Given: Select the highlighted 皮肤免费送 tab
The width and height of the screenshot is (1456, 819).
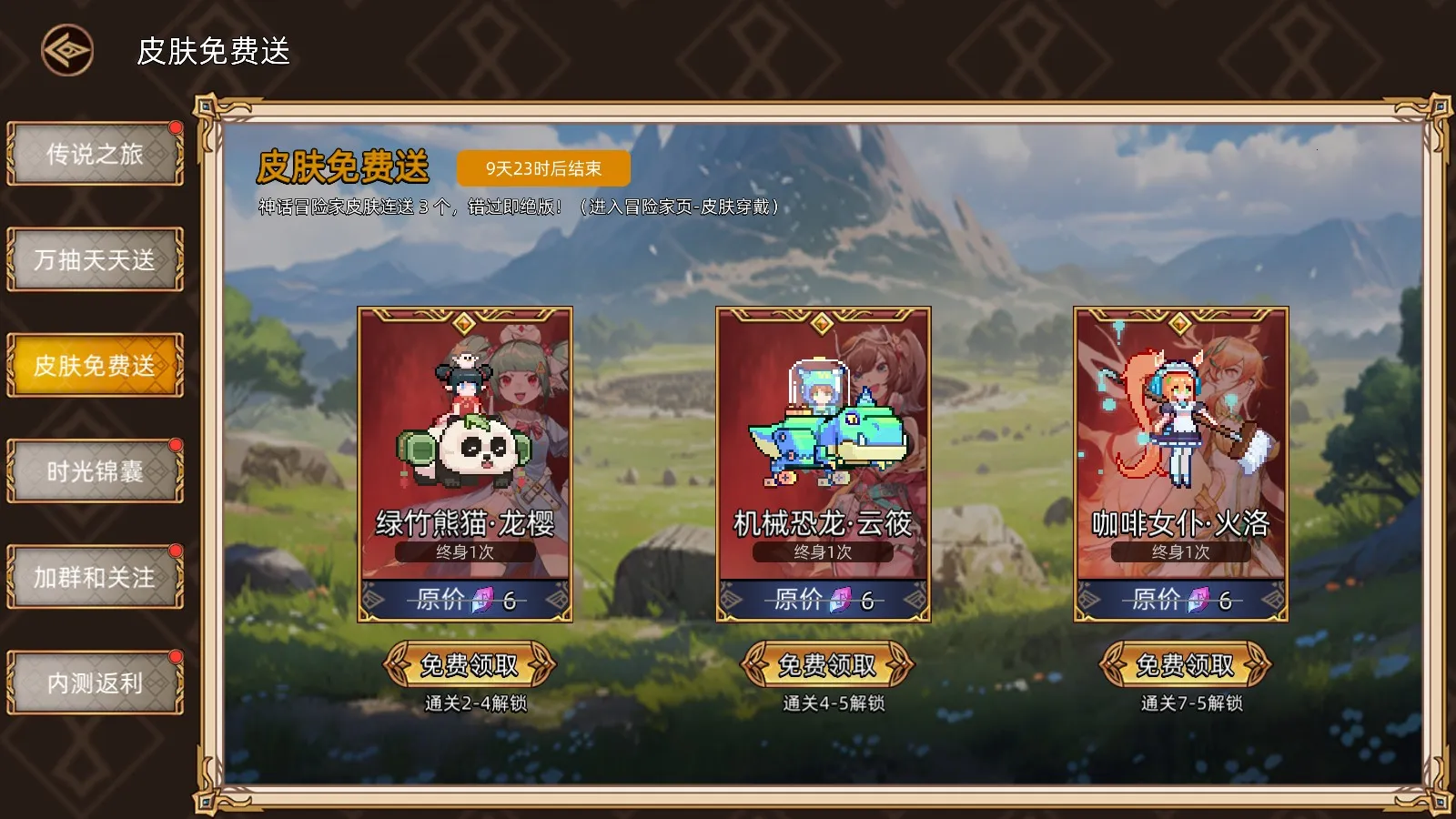Looking at the screenshot, I should [95, 364].
